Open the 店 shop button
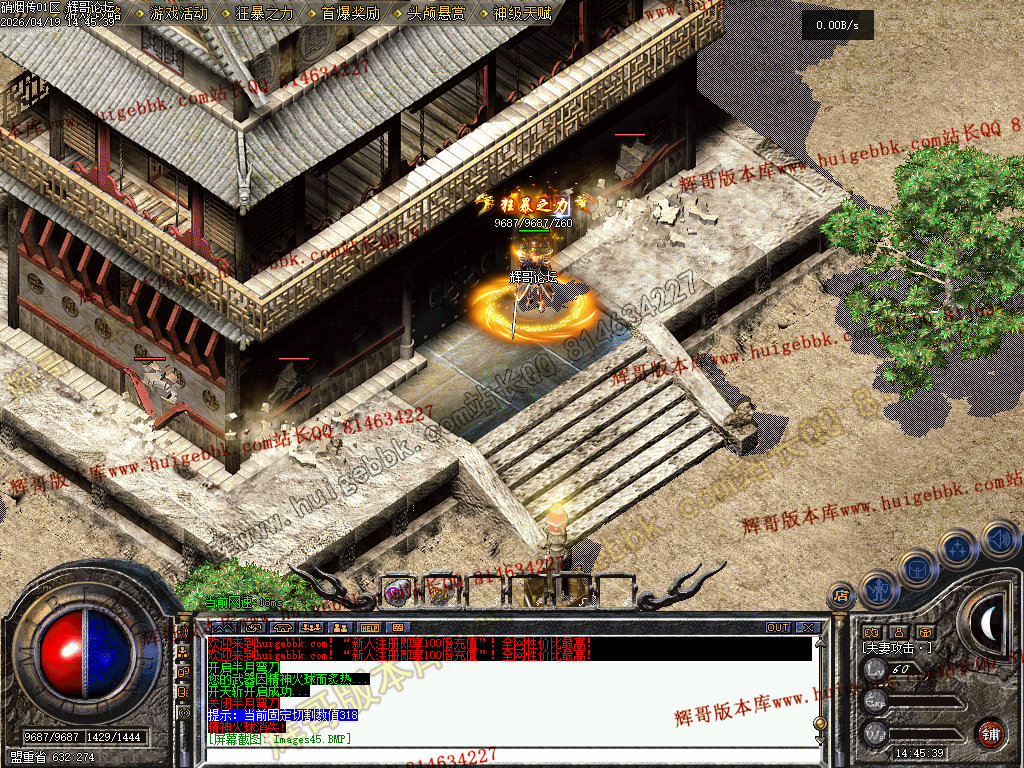The width and height of the screenshot is (1024, 768). tap(841, 596)
